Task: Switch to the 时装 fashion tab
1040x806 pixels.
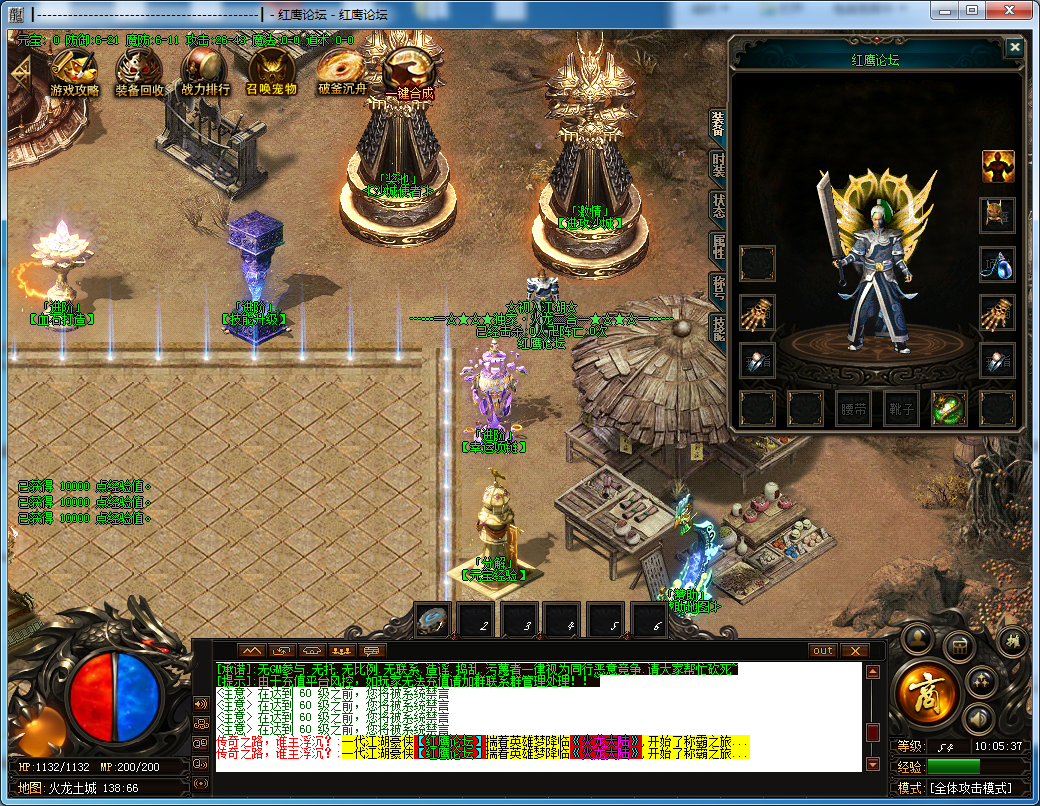Action: click(718, 165)
